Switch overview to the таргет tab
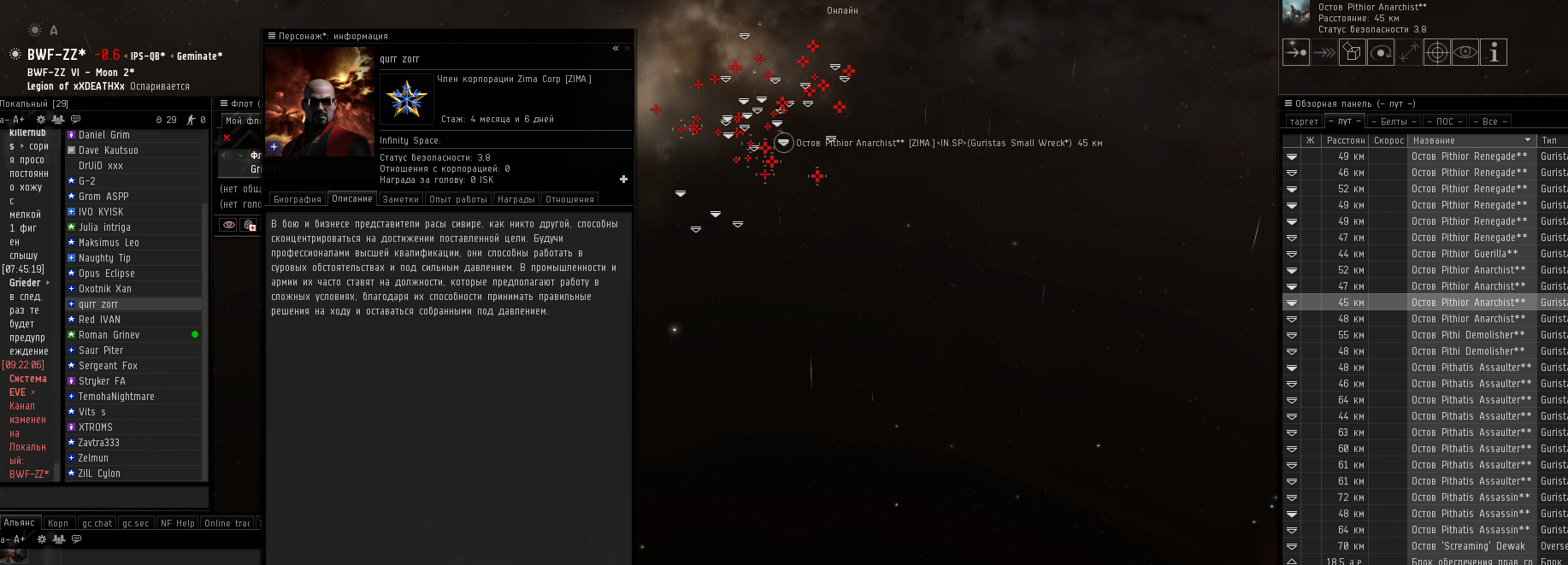This screenshot has height=565, width=1568. (1304, 121)
